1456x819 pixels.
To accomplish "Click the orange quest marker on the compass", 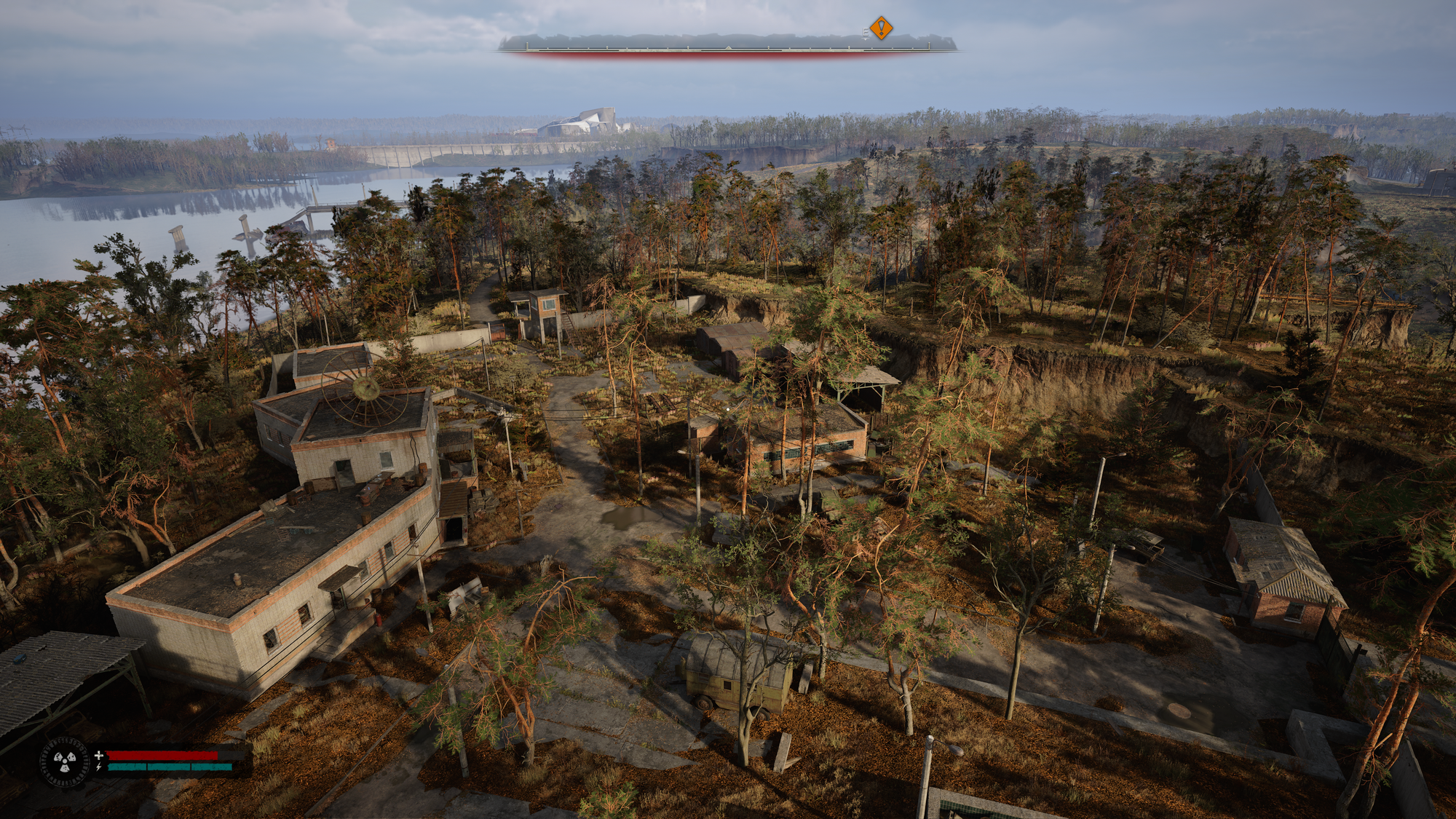I will click(882, 28).
